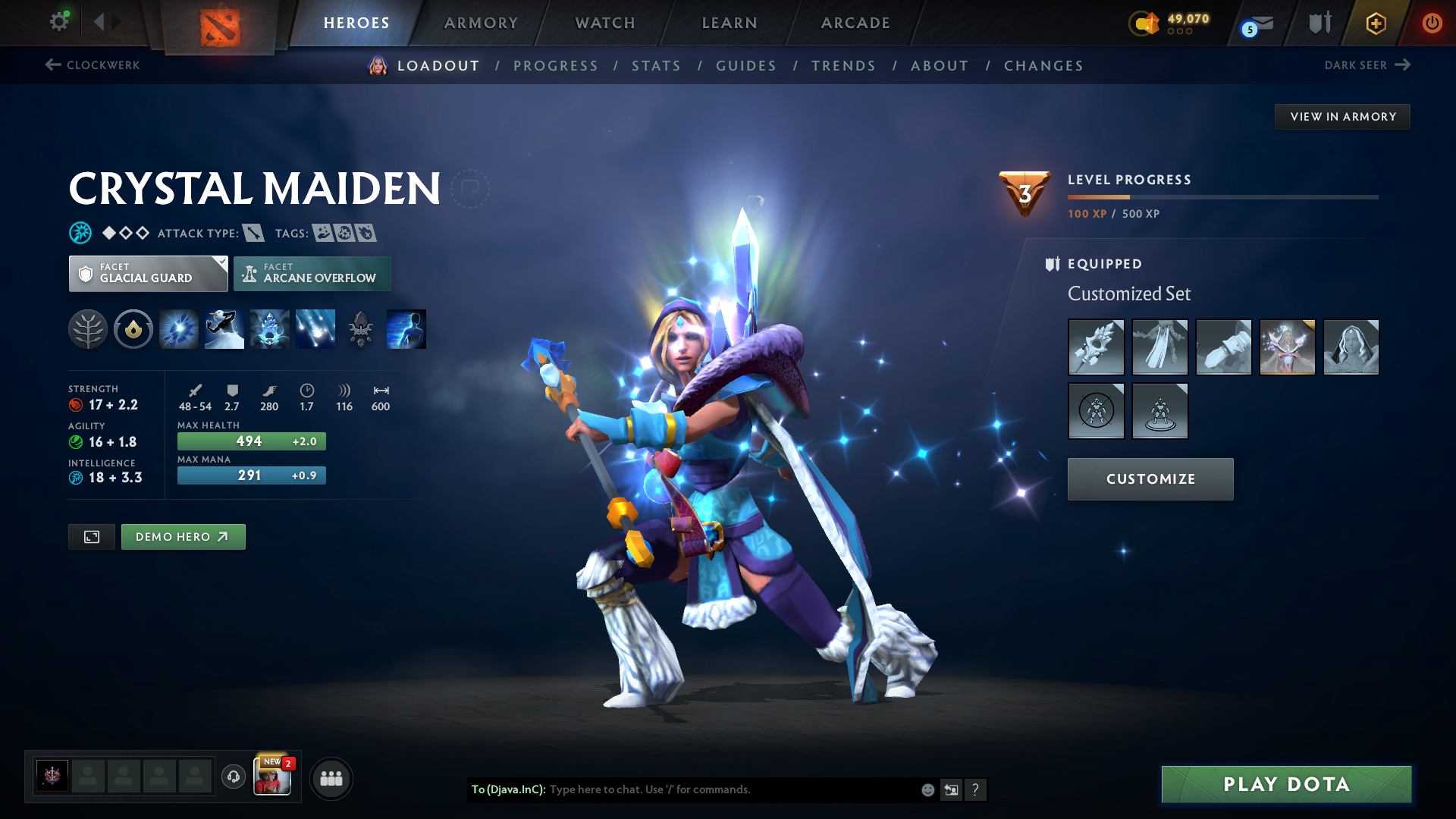This screenshot has width=1456, height=819.
Task: Go to next hero Dark Seer
Action: [1367, 65]
